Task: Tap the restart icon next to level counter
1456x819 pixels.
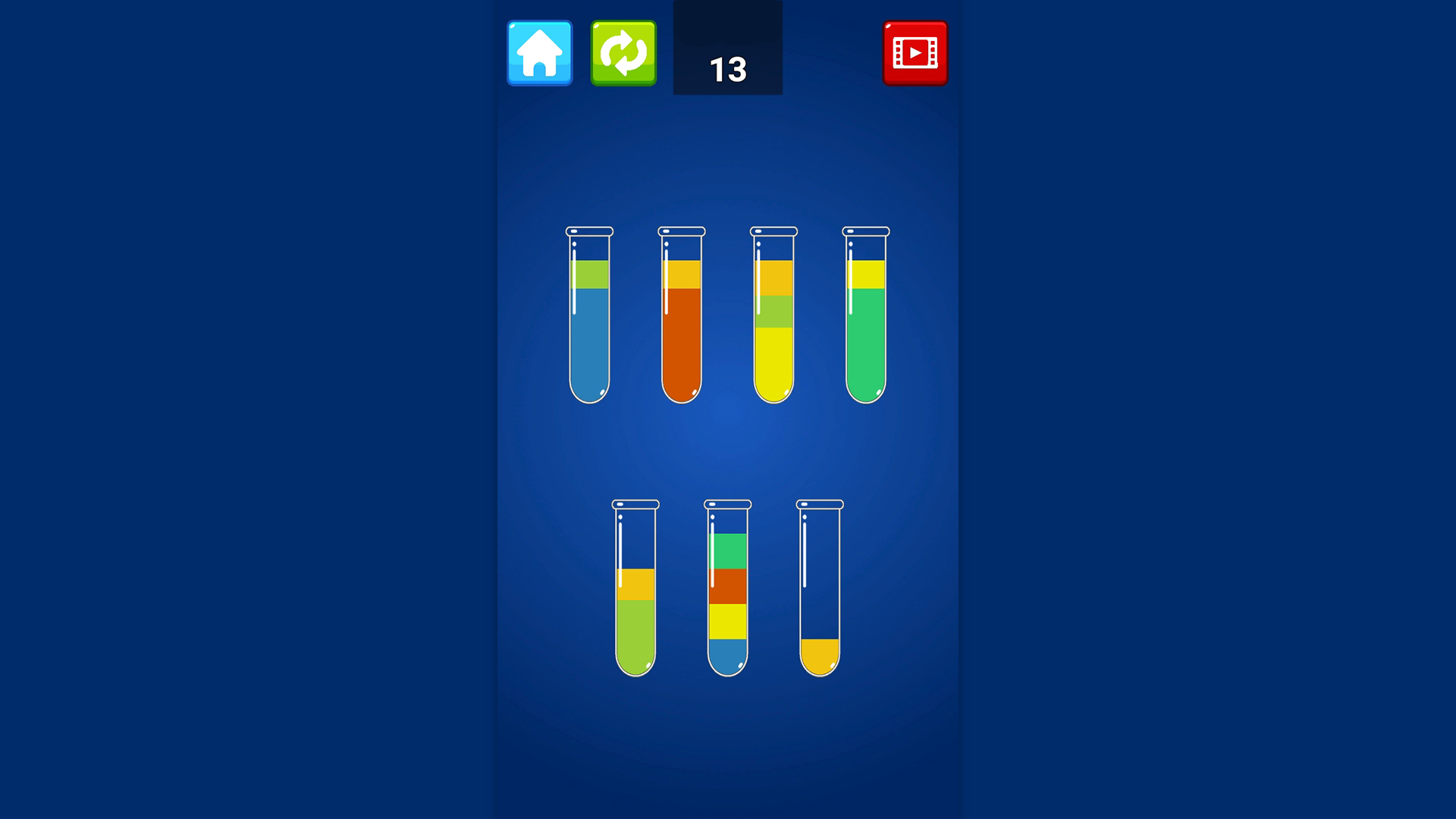Action: click(623, 53)
